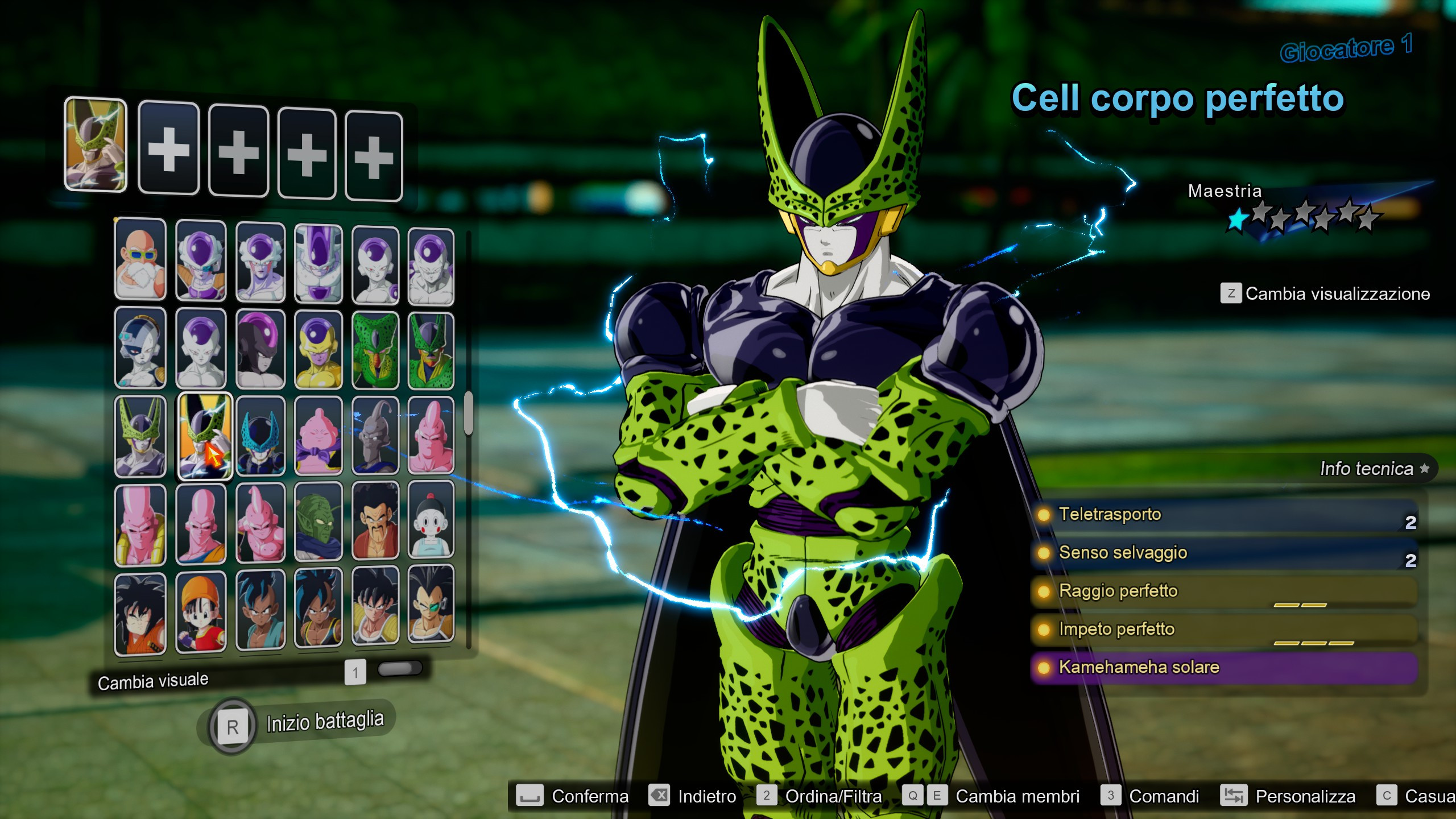Click Personalizza in the bottom bar
1456x819 pixels.
[x=1305, y=796]
